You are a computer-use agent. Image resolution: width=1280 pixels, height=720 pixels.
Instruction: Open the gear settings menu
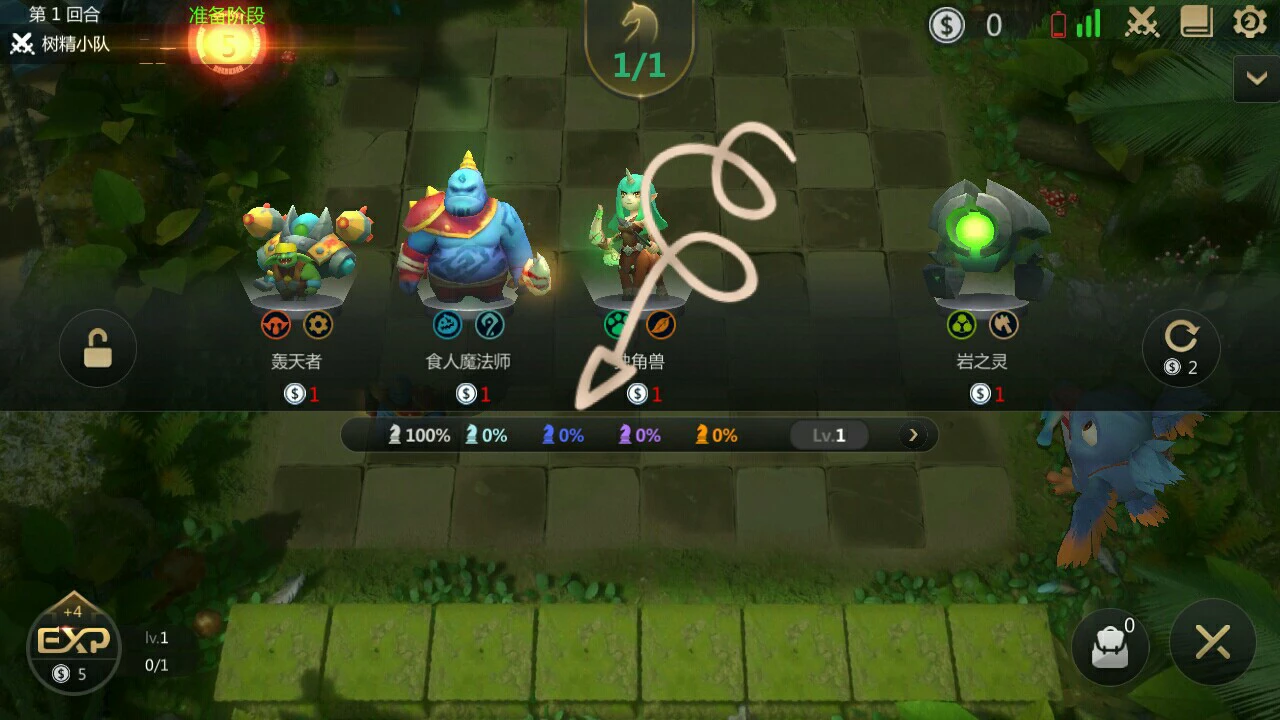(x=1249, y=23)
